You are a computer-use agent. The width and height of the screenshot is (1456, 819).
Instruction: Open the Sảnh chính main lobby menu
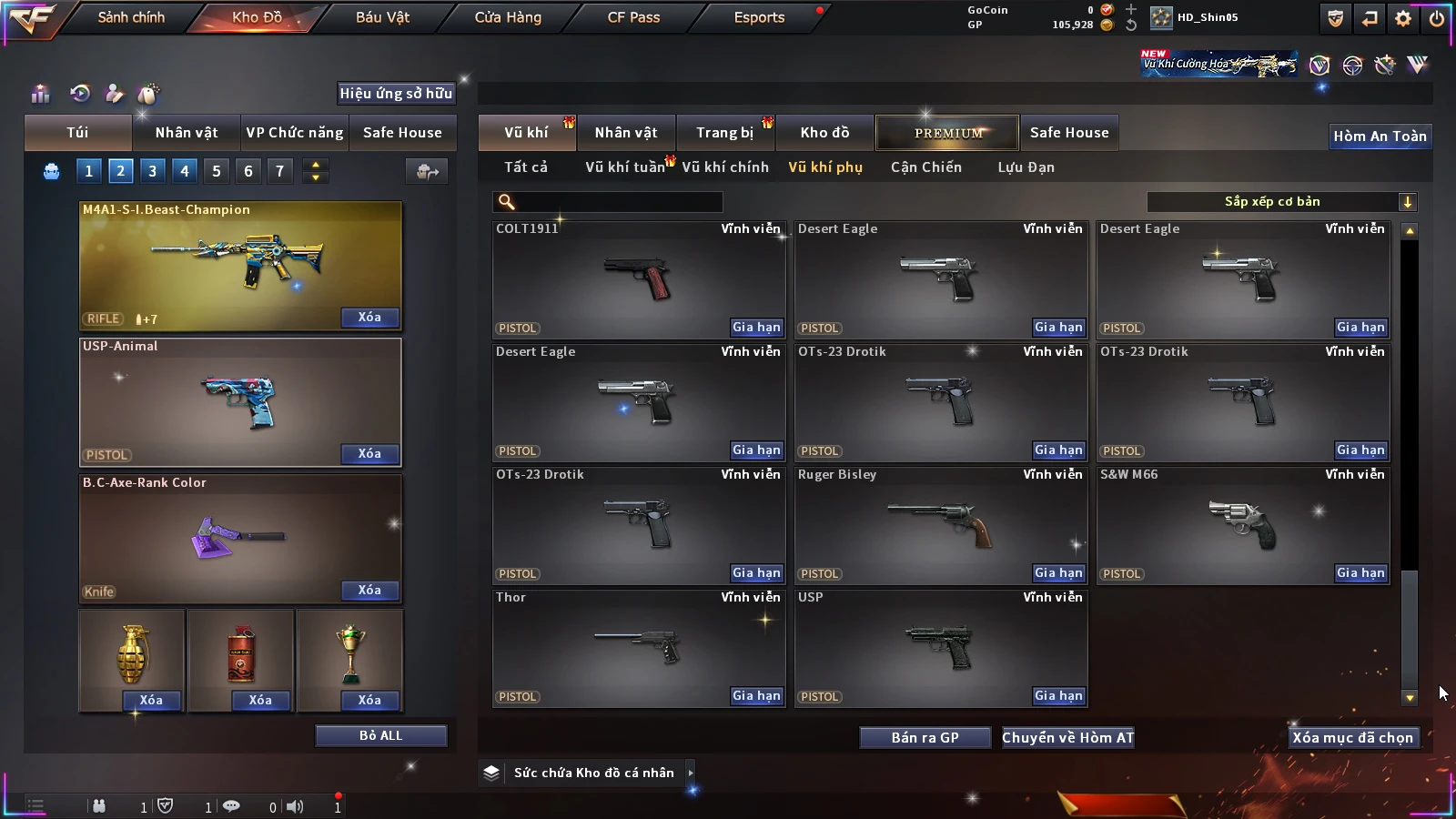tap(131, 17)
